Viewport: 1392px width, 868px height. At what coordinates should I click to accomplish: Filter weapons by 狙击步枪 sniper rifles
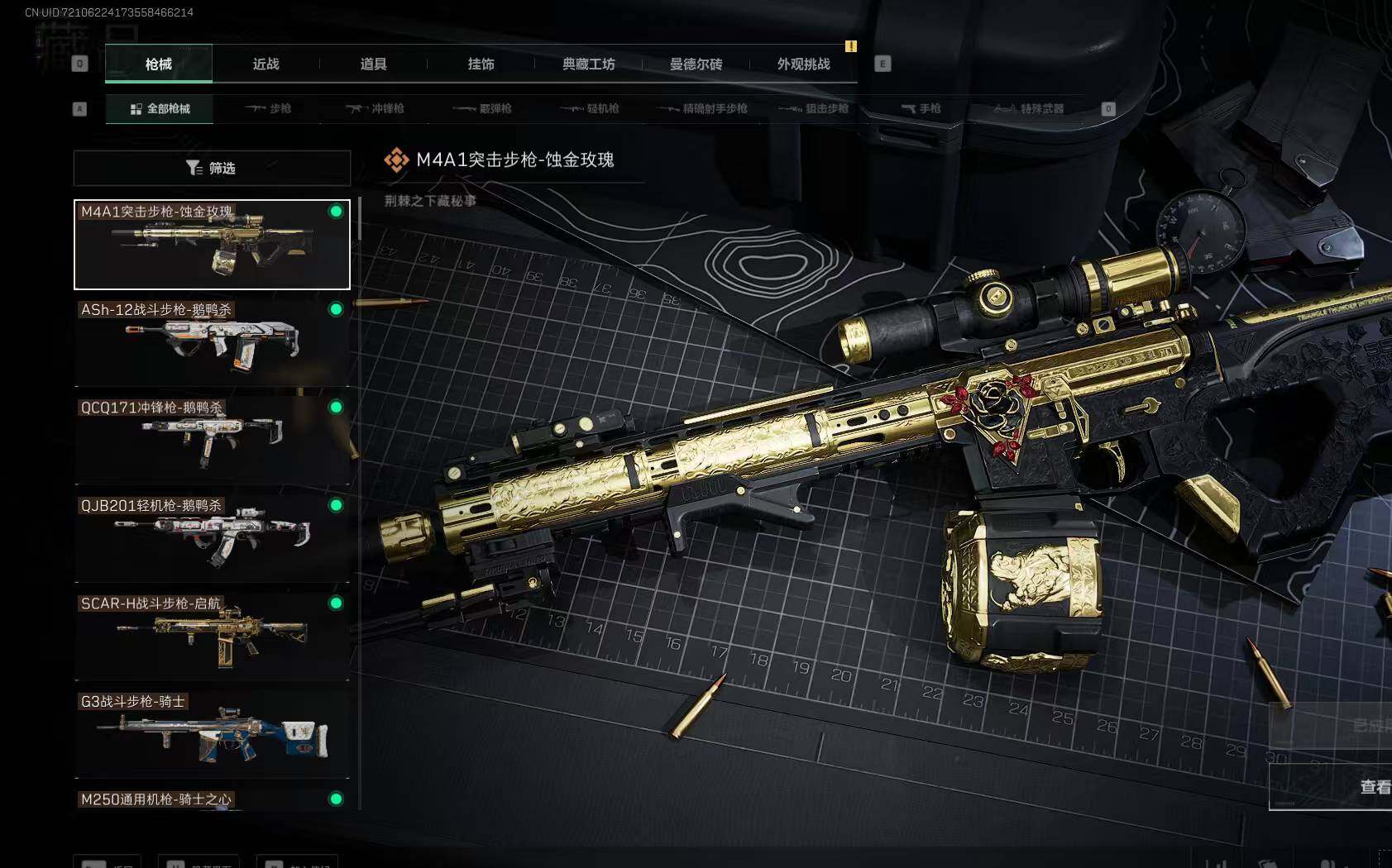(x=814, y=109)
